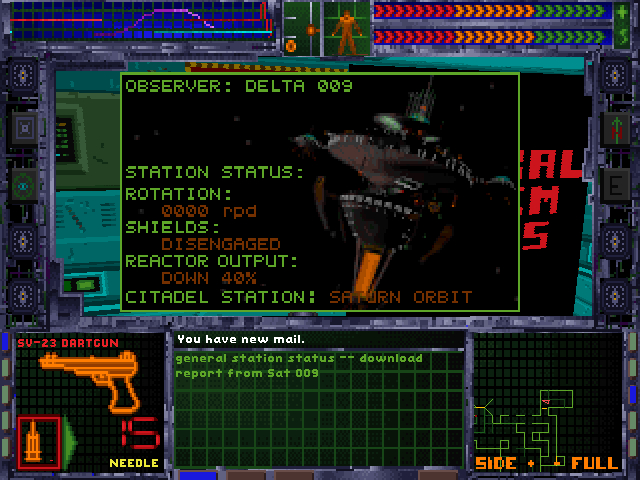Expand automap with the FULL button
Viewport: 640px width, 480px height.
(595, 464)
